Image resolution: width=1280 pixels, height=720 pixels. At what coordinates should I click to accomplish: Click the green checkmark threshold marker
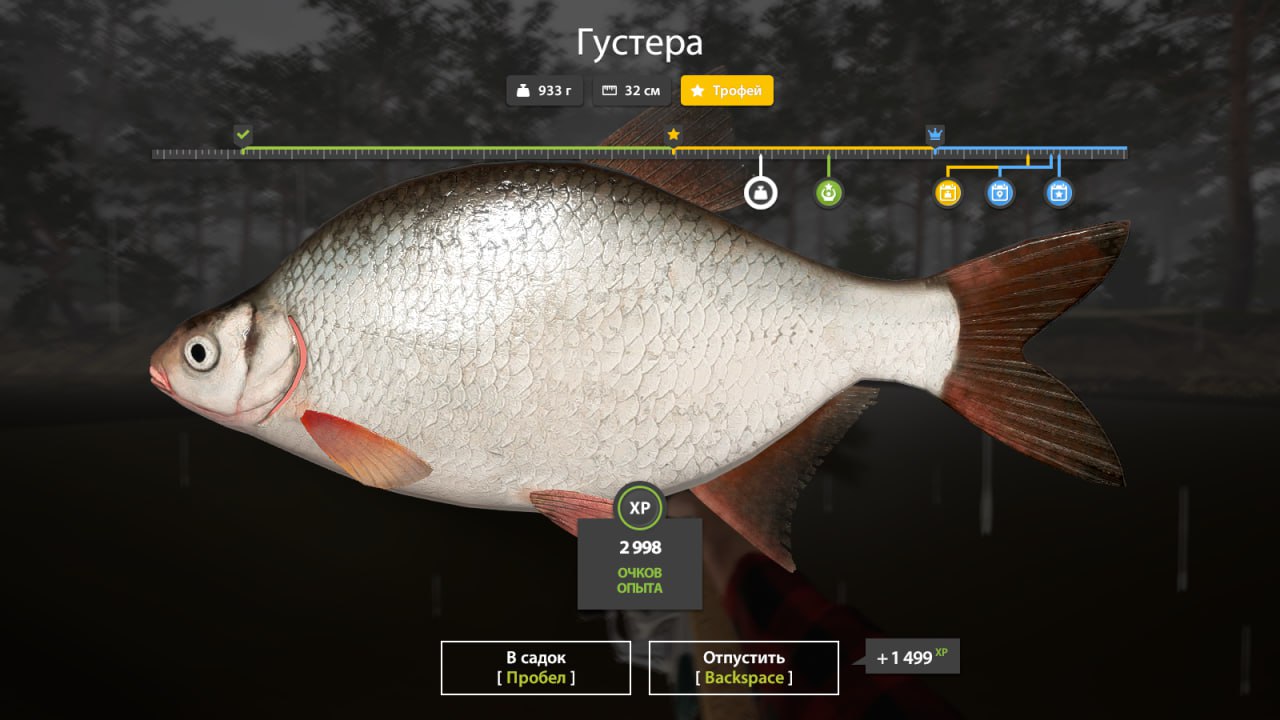click(x=243, y=135)
